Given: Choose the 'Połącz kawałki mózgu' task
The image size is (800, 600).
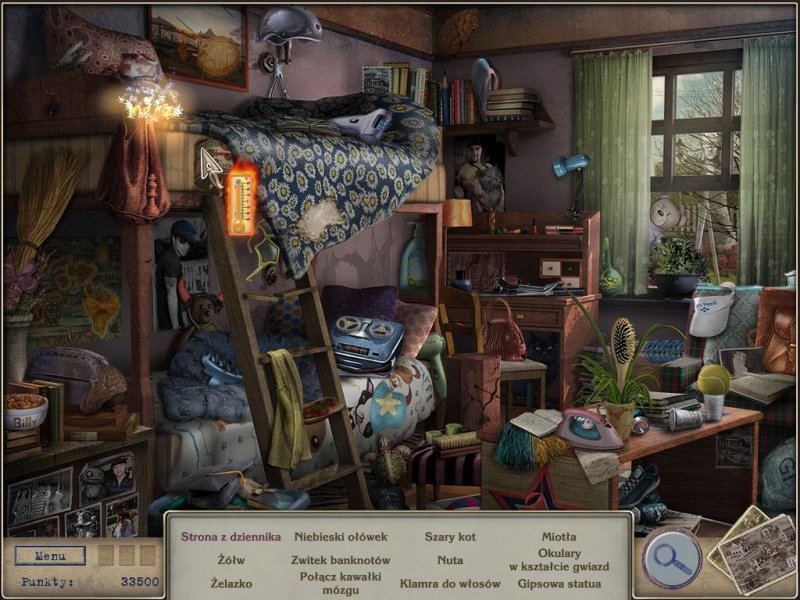Looking at the screenshot, I should click(340, 583).
